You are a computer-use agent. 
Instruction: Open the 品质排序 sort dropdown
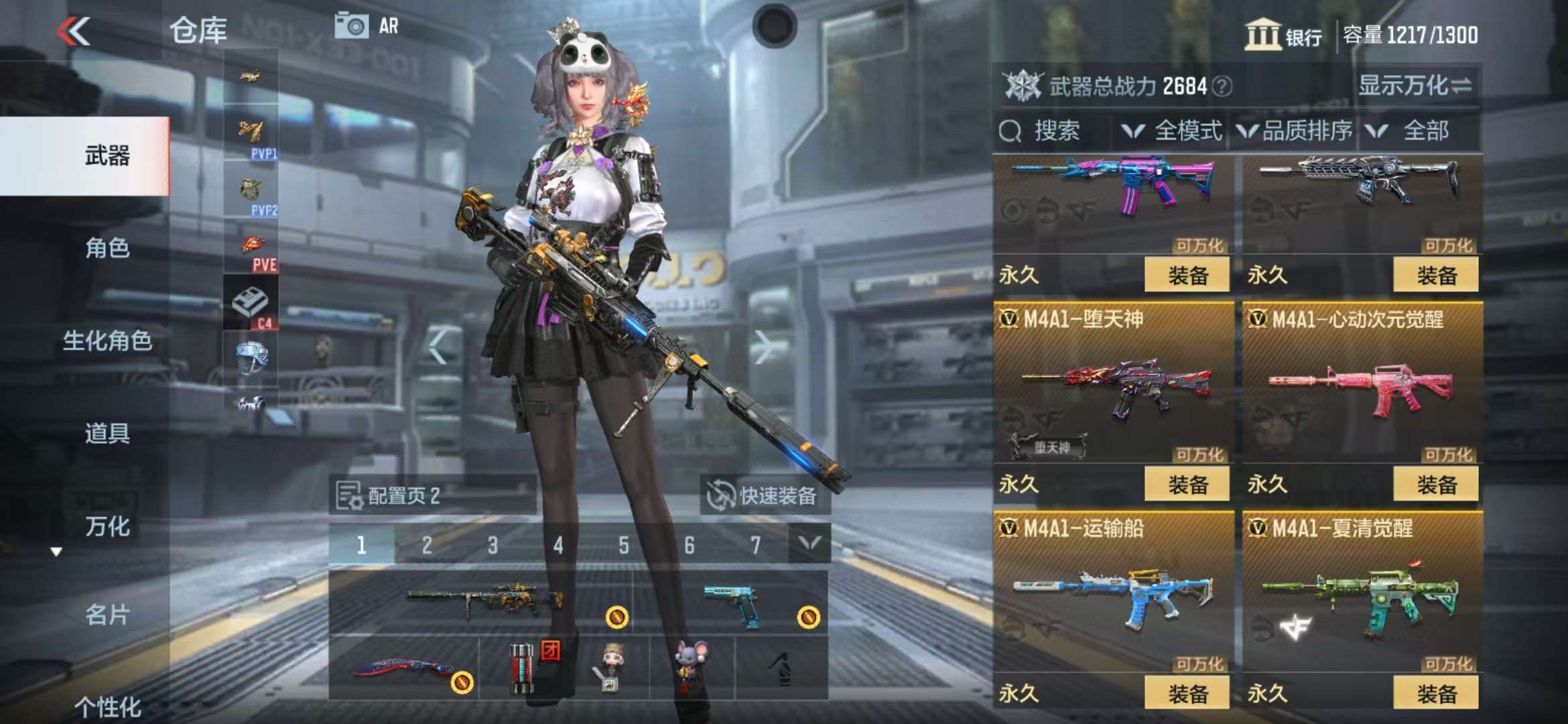tap(1295, 131)
